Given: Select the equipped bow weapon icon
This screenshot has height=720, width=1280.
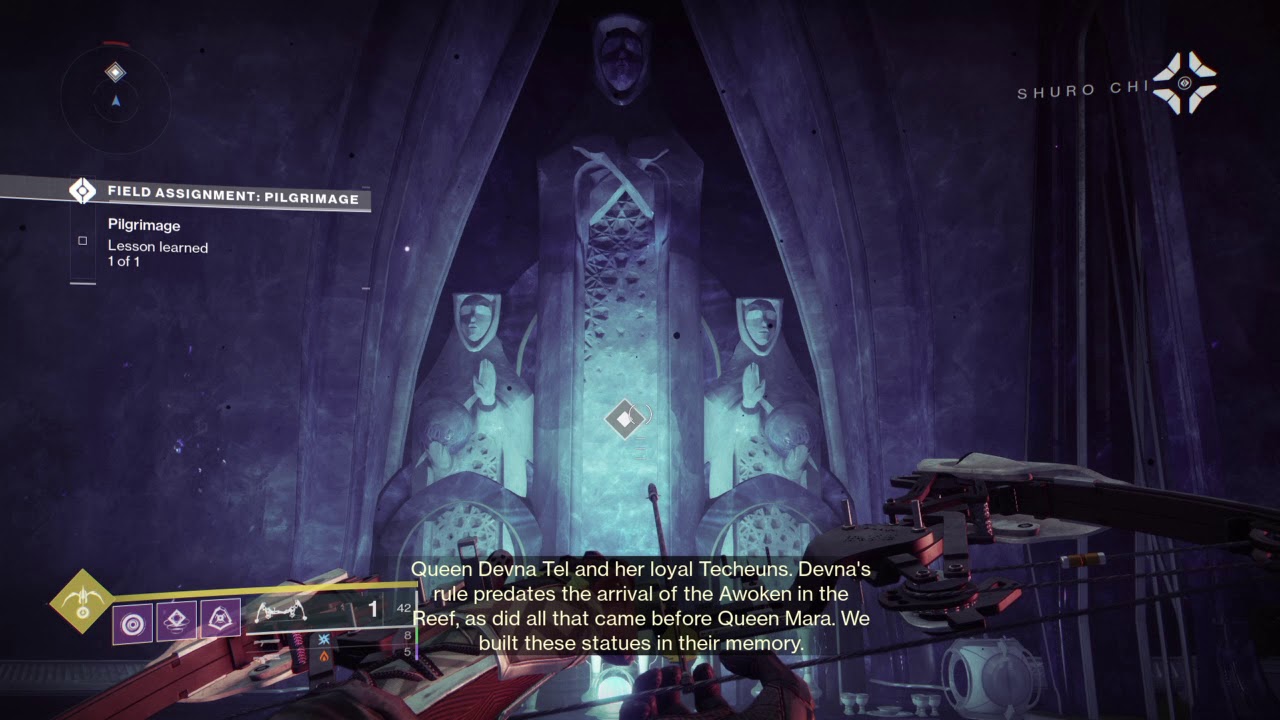Looking at the screenshot, I should coord(282,610).
